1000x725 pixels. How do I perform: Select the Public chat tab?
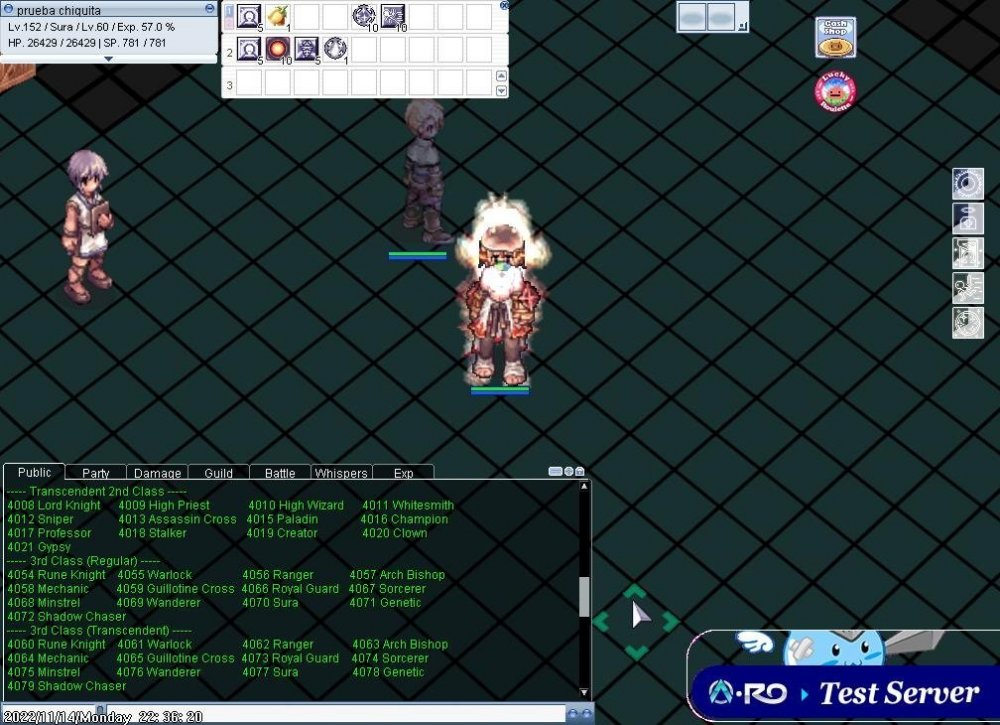(x=35, y=472)
